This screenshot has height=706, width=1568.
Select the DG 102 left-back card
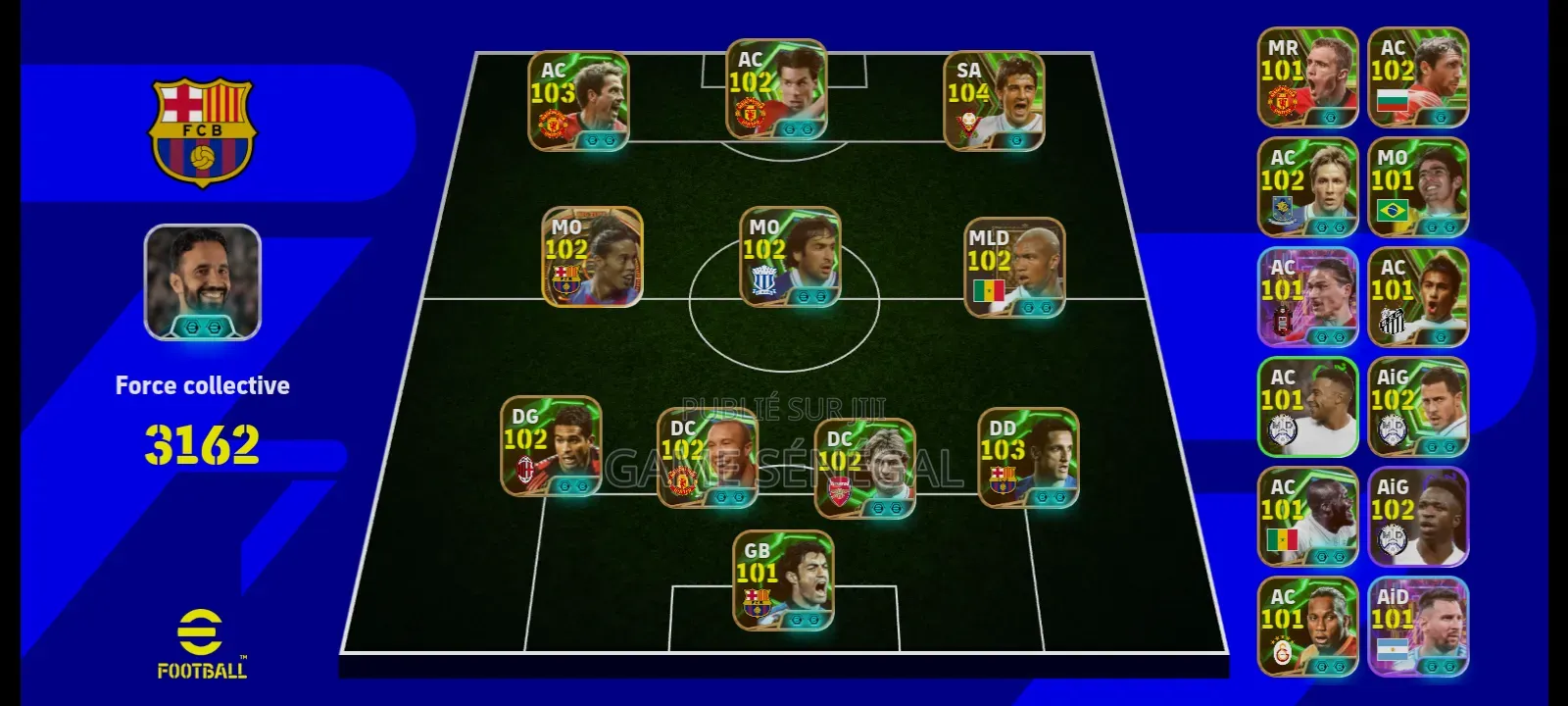(551, 445)
